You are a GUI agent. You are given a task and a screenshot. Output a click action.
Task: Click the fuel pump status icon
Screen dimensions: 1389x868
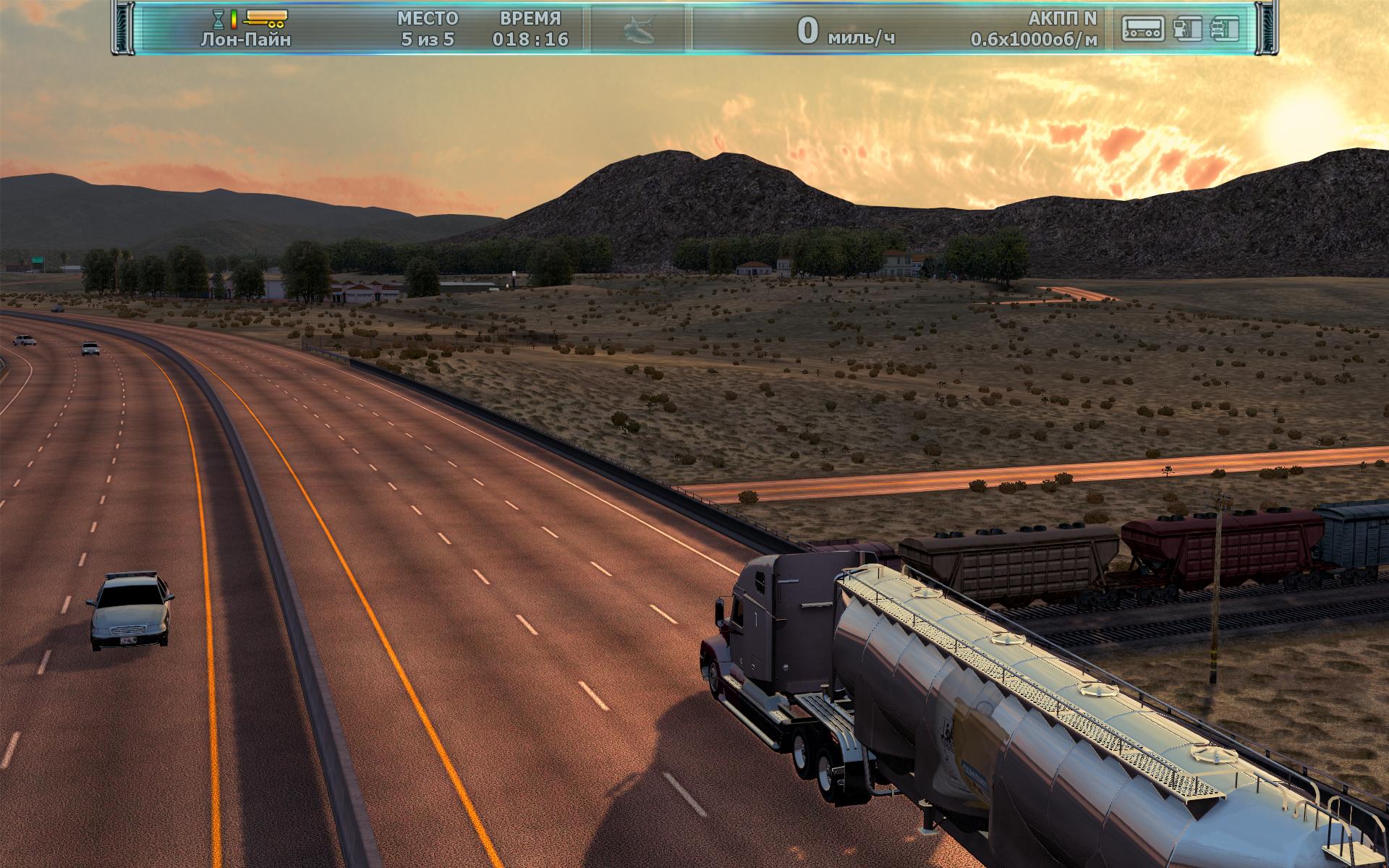point(1186,29)
